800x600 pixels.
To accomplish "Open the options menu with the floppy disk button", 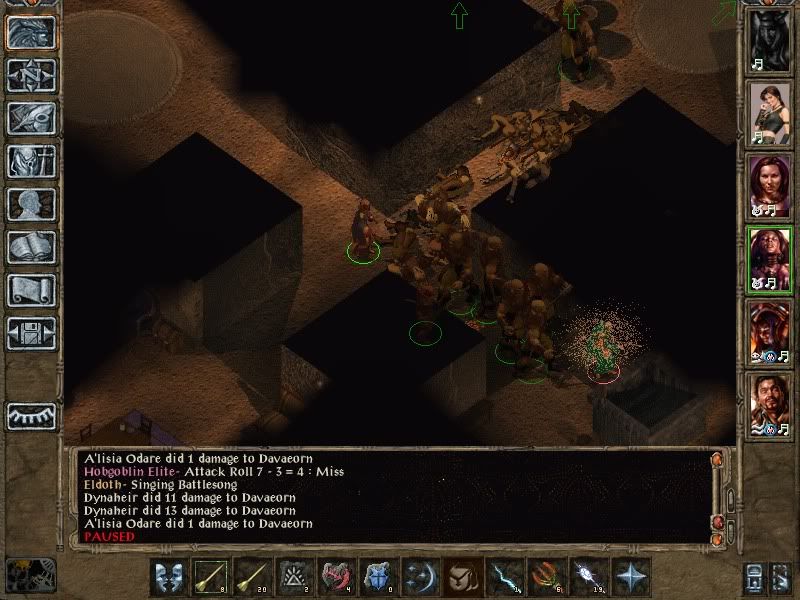I will click(x=31, y=333).
